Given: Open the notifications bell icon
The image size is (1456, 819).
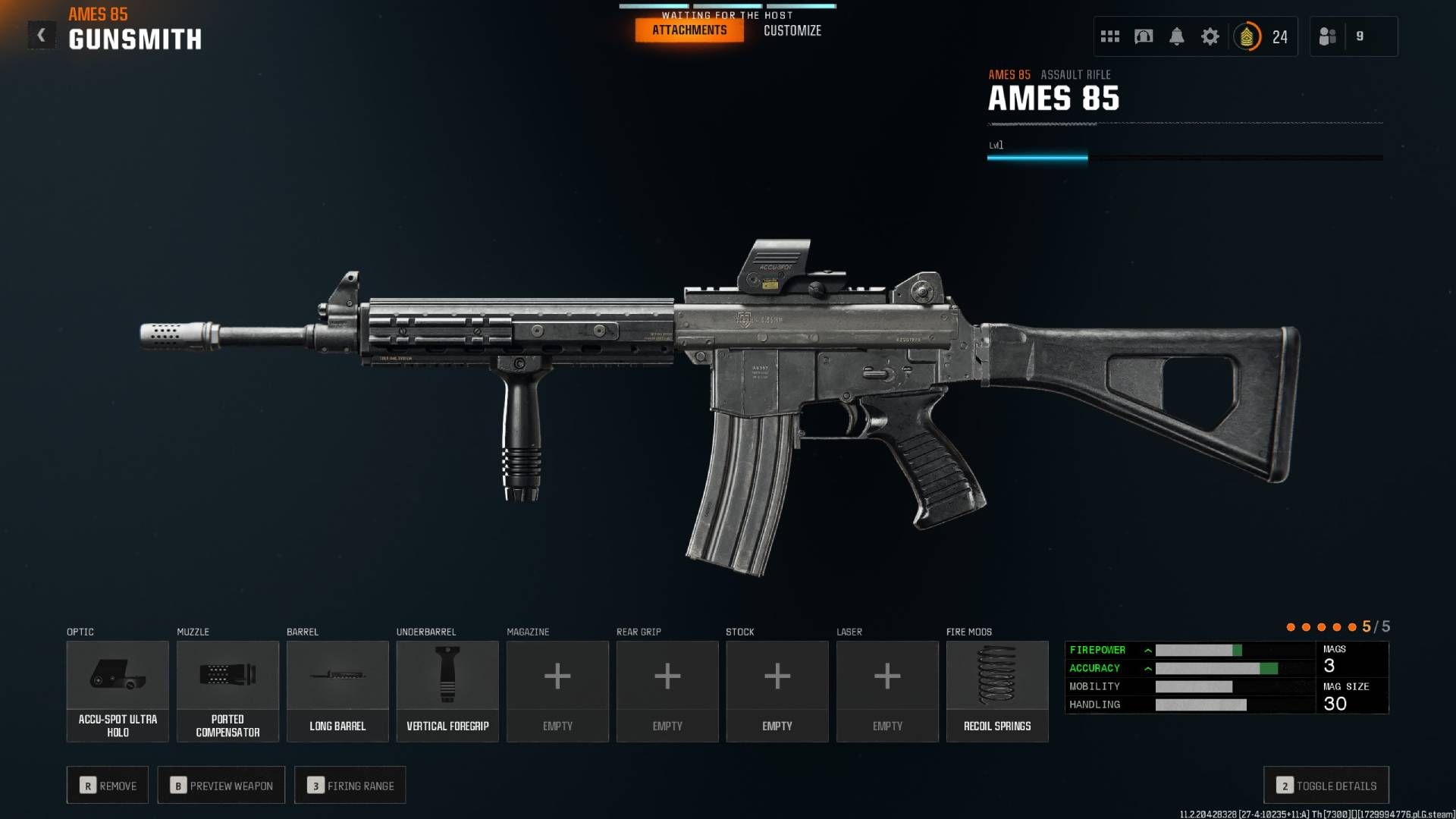Looking at the screenshot, I should pos(1178,36).
